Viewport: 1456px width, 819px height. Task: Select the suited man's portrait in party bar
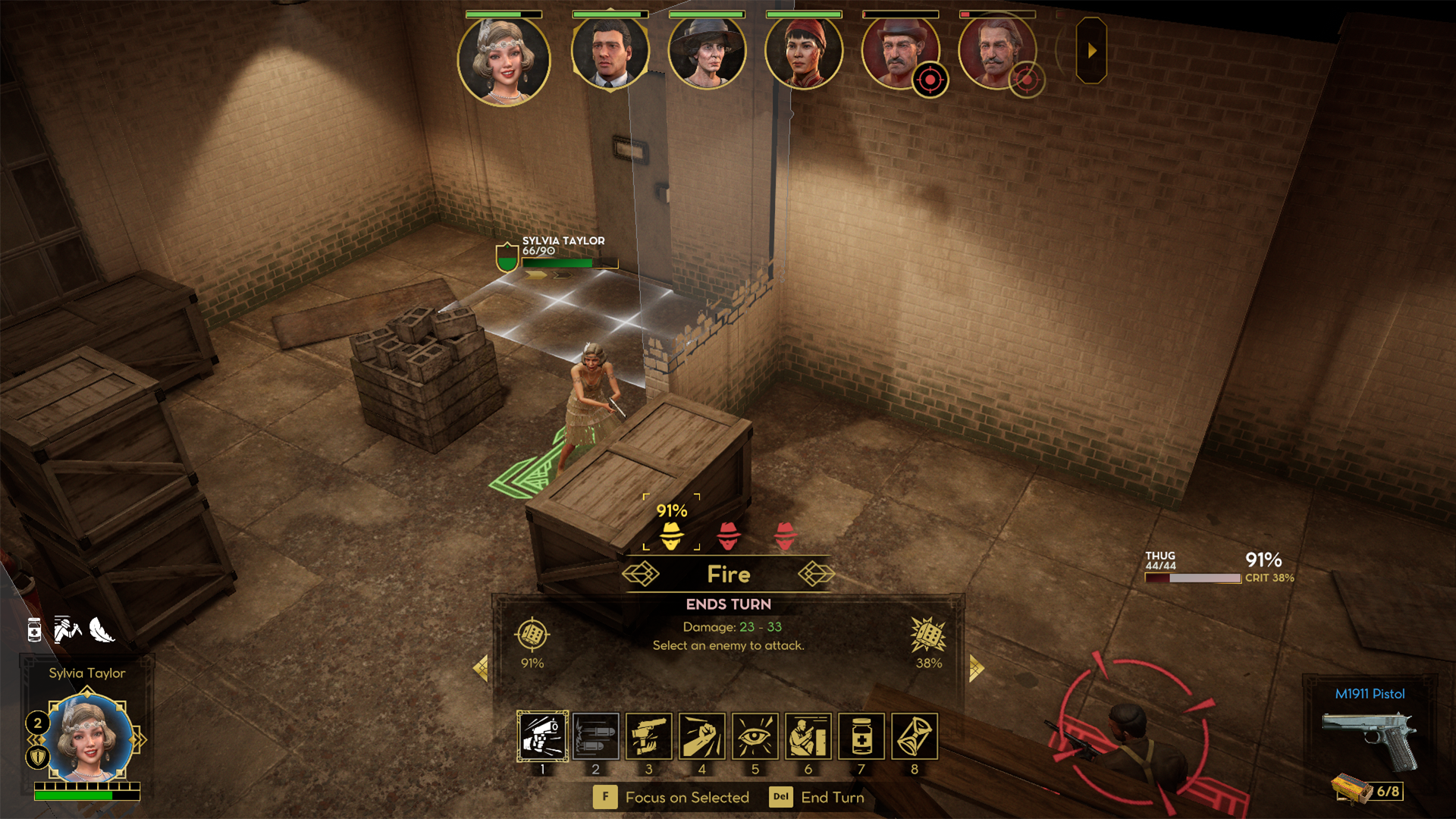[611, 53]
